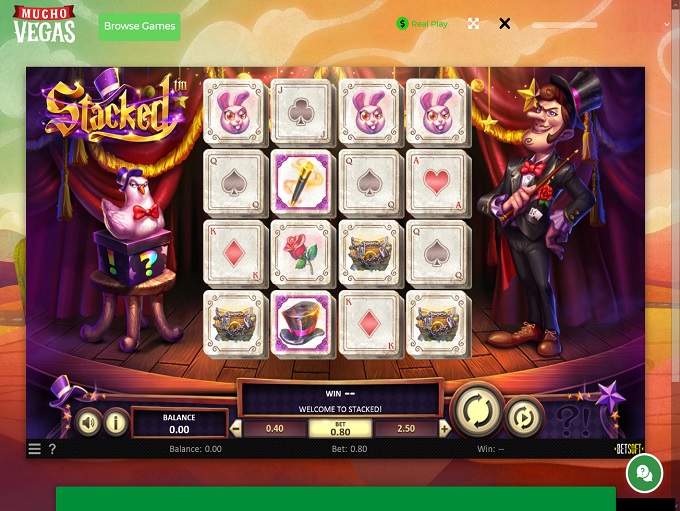
Task: Decrease the bet with the minus arrow
Action: pyautogui.click(x=236, y=429)
